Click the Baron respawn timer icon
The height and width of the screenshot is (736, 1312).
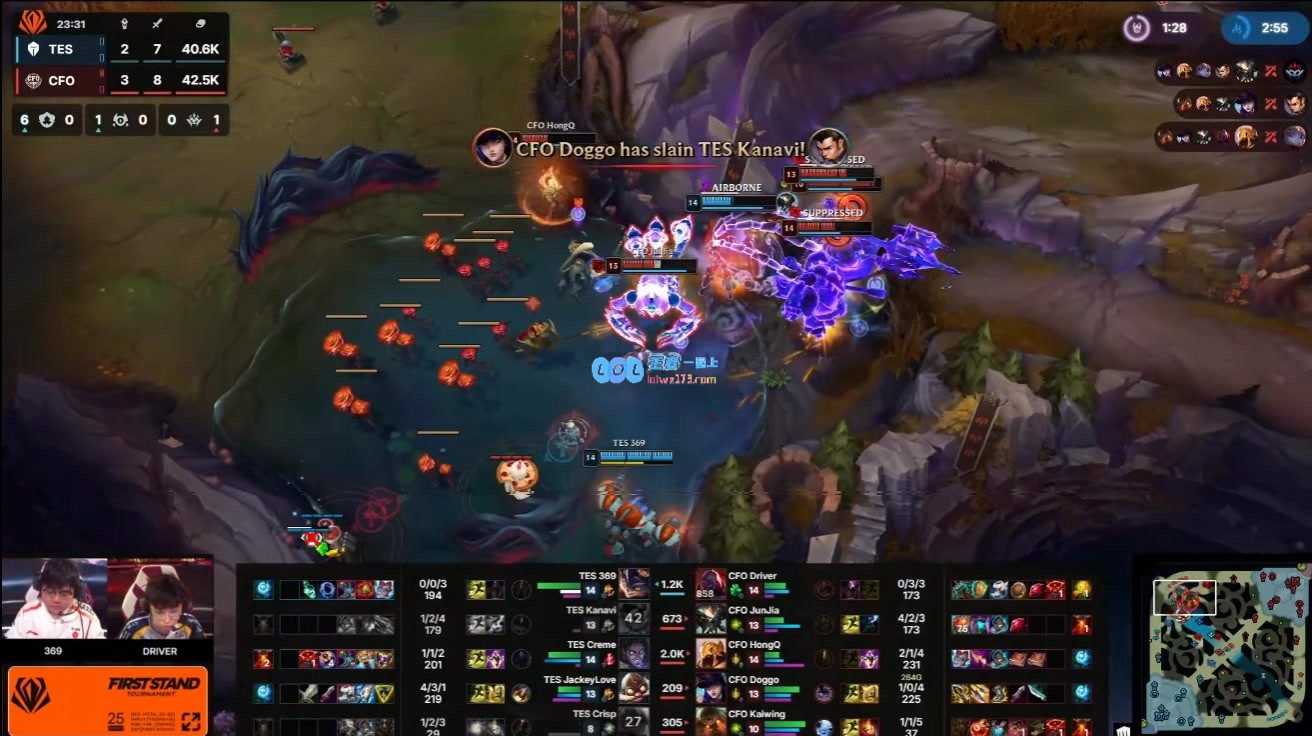1137,28
